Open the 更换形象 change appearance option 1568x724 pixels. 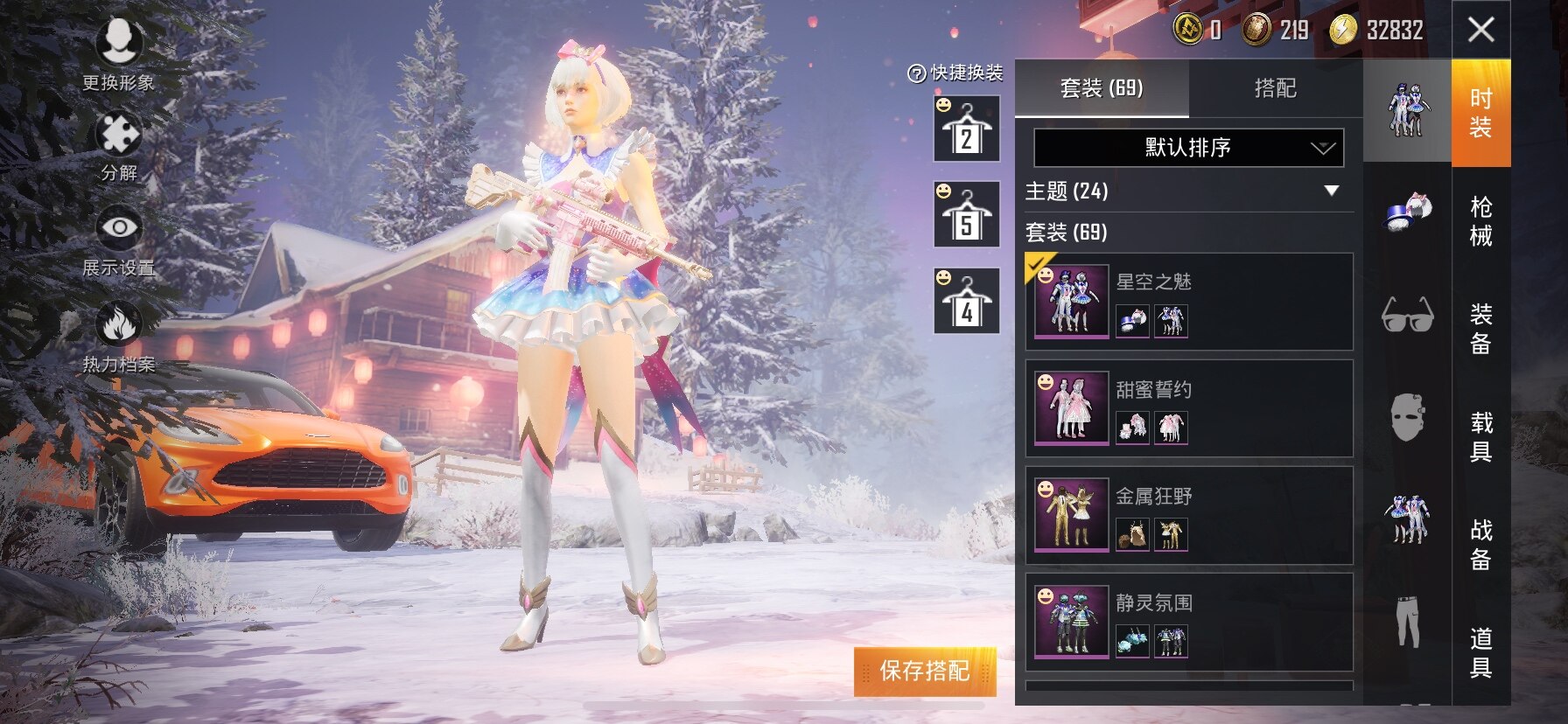coord(118,53)
